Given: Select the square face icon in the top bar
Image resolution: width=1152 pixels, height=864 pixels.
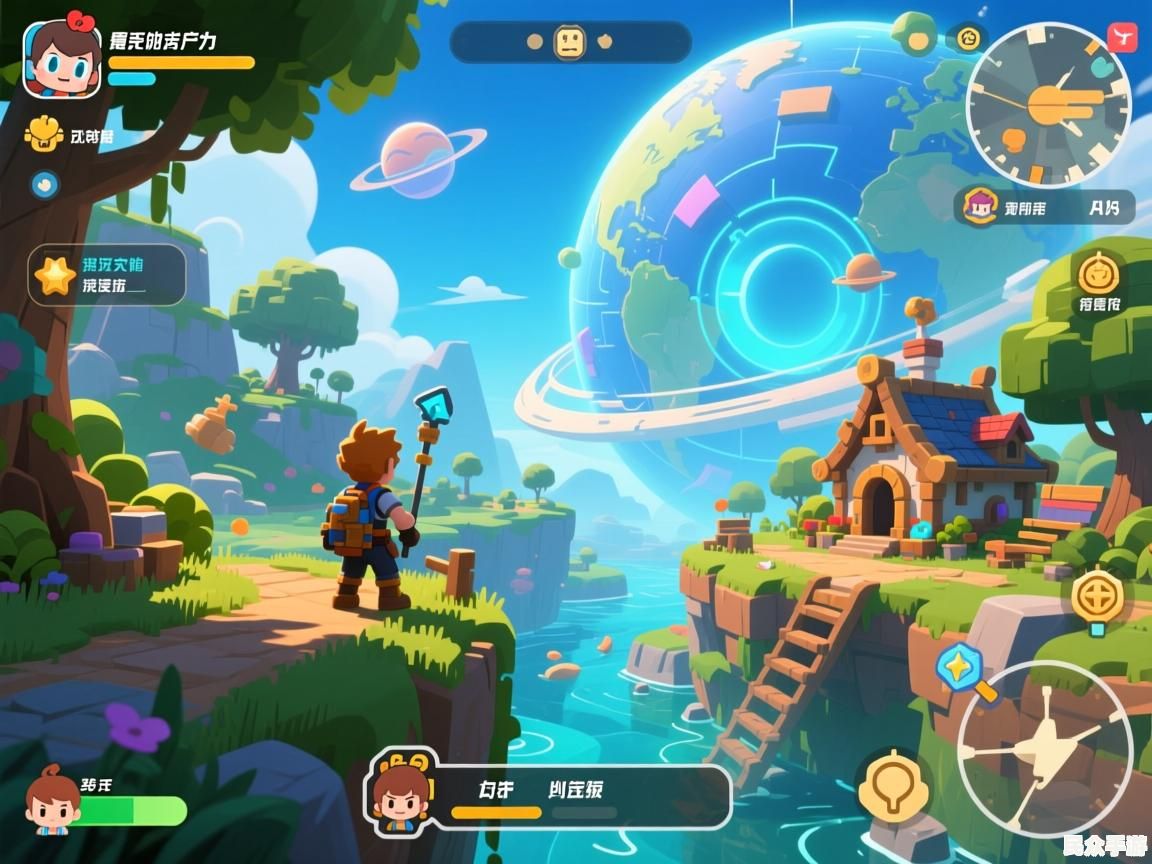Looking at the screenshot, I should point(569,42).
